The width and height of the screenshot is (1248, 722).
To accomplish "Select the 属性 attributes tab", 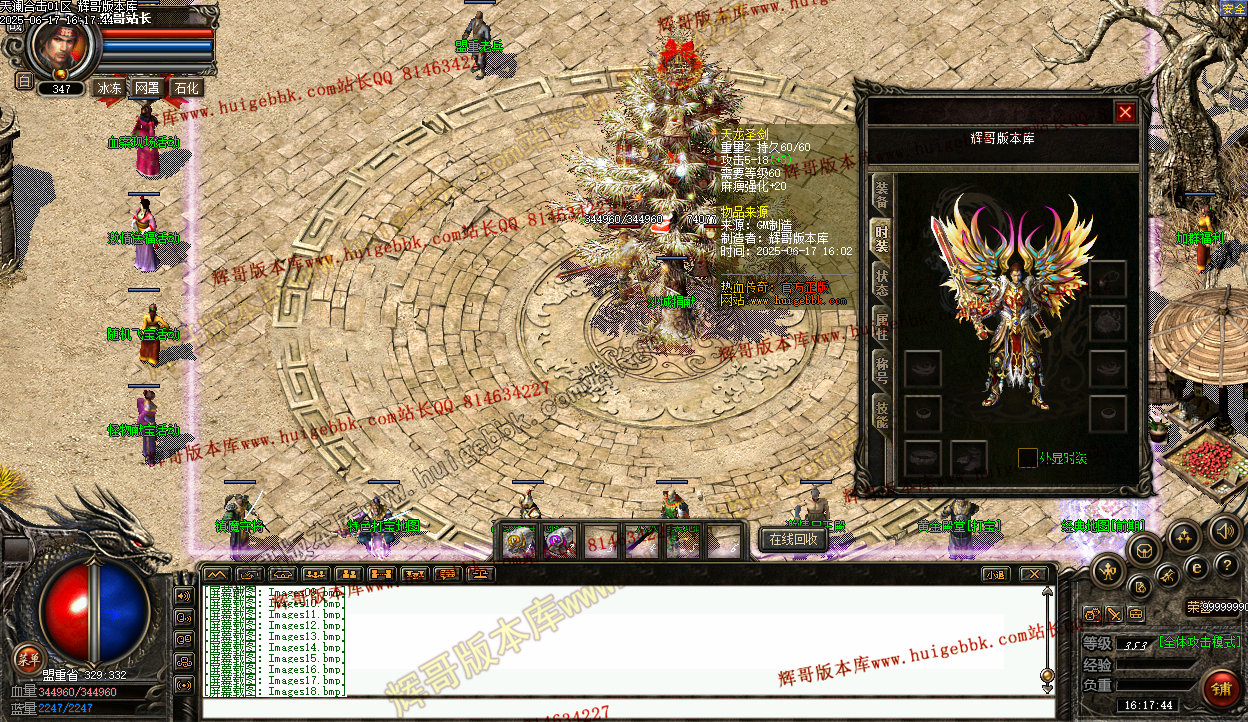I will (x=881, y=325).
